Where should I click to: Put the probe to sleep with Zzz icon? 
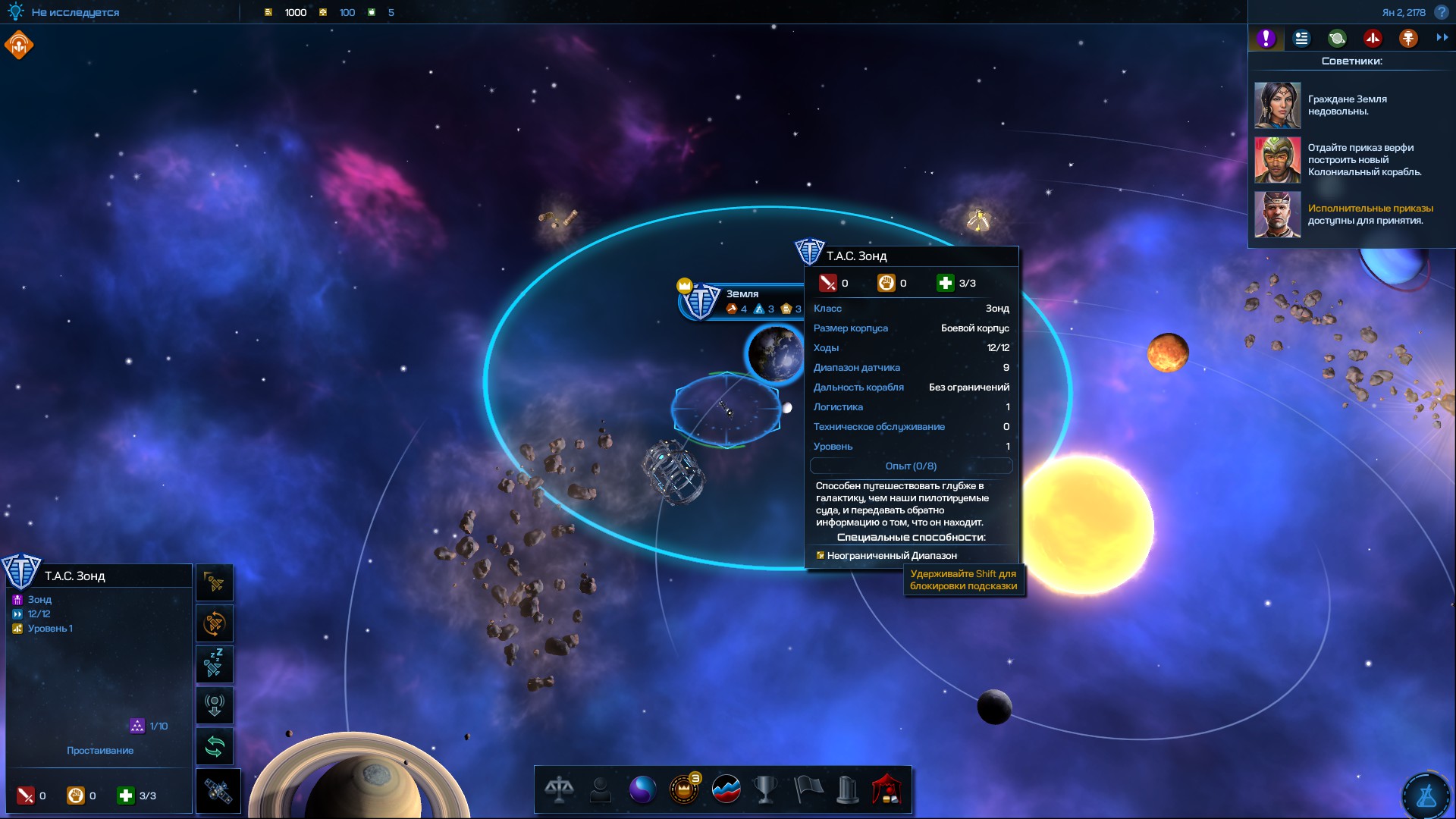coord(215,665)
